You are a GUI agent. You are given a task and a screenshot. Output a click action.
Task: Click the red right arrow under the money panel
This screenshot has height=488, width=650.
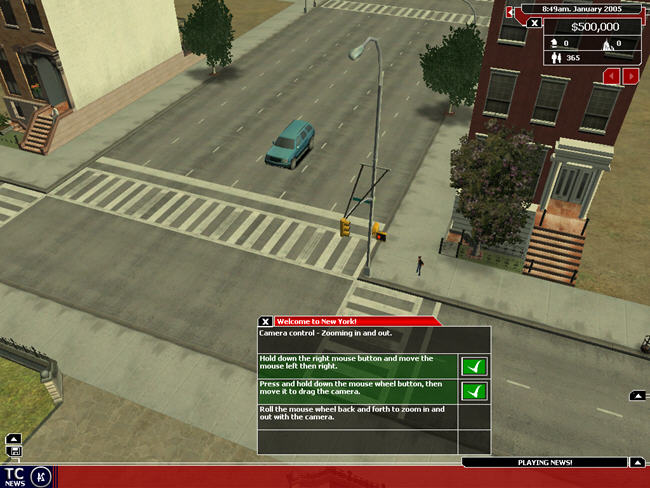tap(631, 76)
